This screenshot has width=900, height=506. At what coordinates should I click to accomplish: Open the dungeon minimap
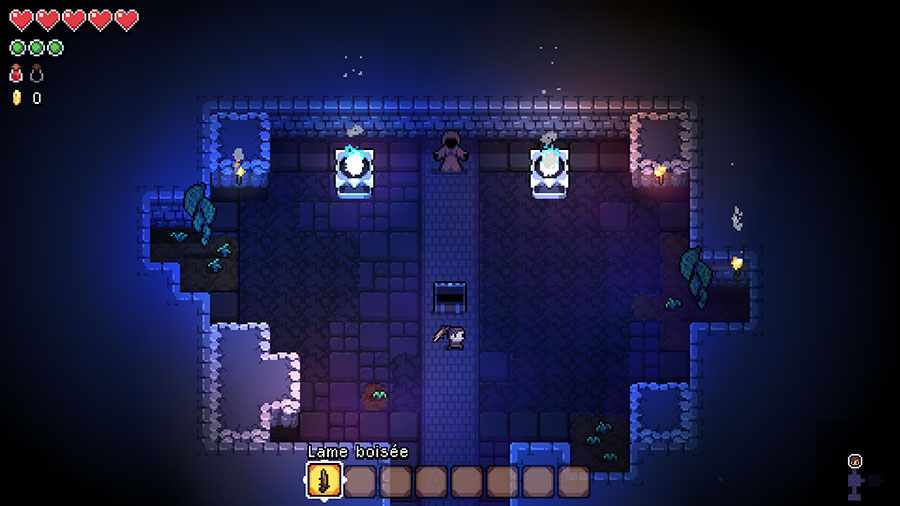(858, 478)
